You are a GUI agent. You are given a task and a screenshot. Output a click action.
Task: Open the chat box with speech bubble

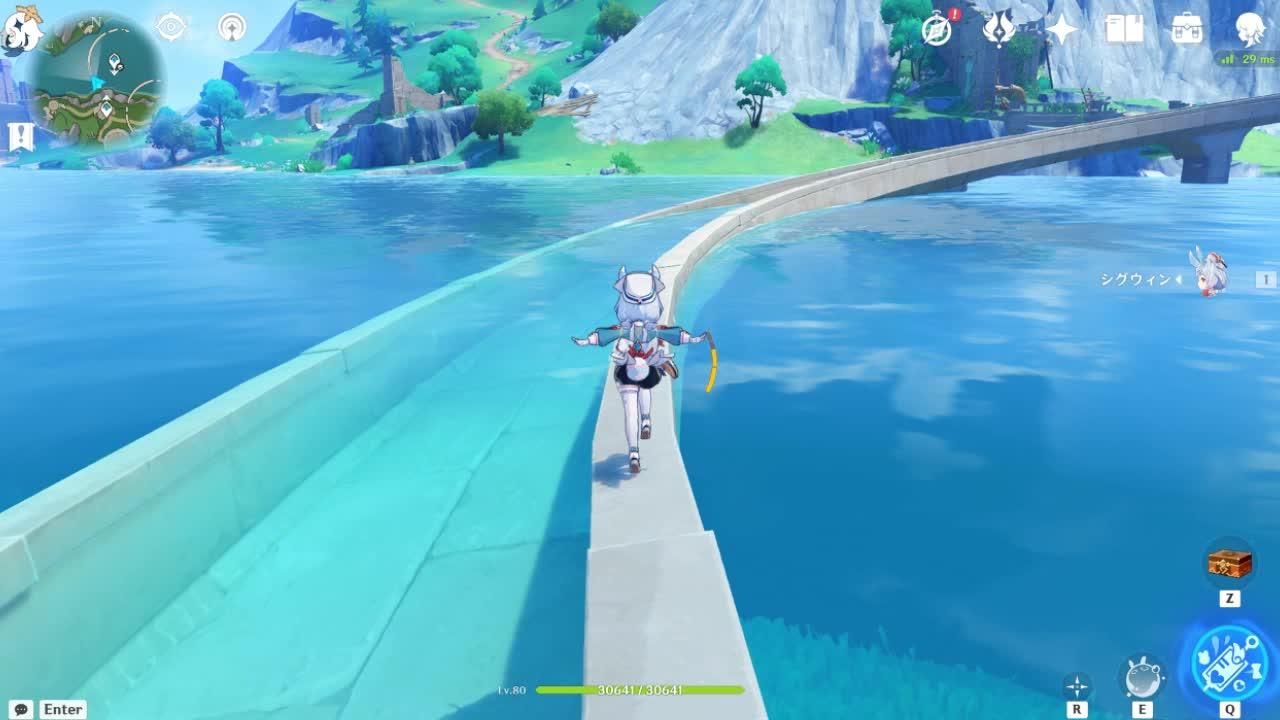(x=21, y=709)
